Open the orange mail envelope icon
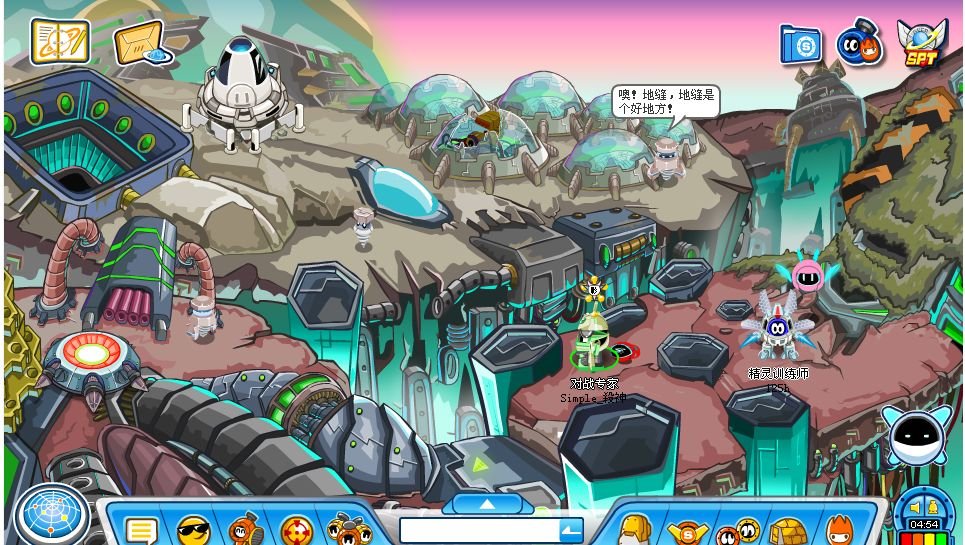Screen dimensions: 965x545 140,43
